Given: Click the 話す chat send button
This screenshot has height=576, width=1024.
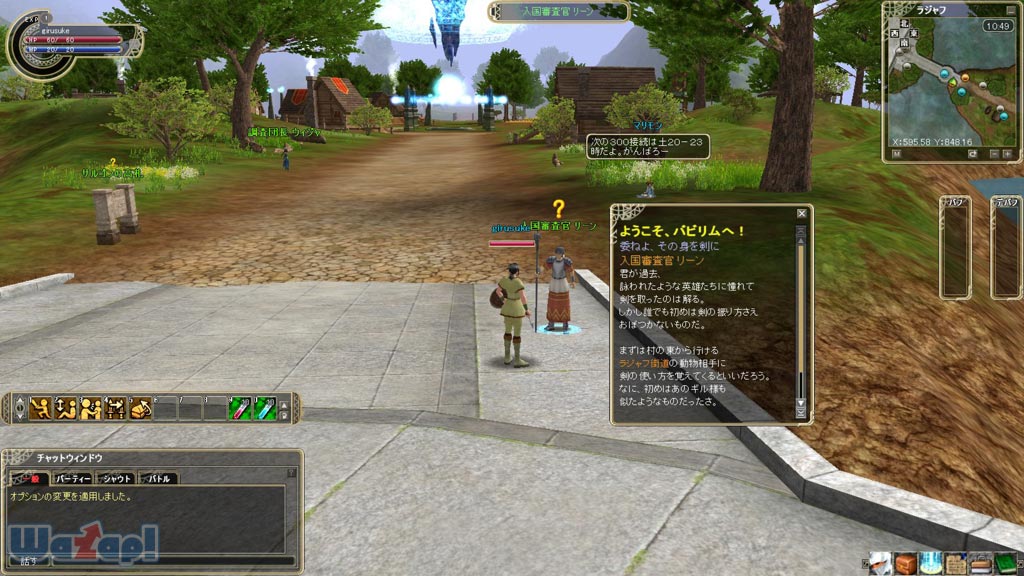Looking at the screenshot, I should pyautogui.click(x=28, y=561).
